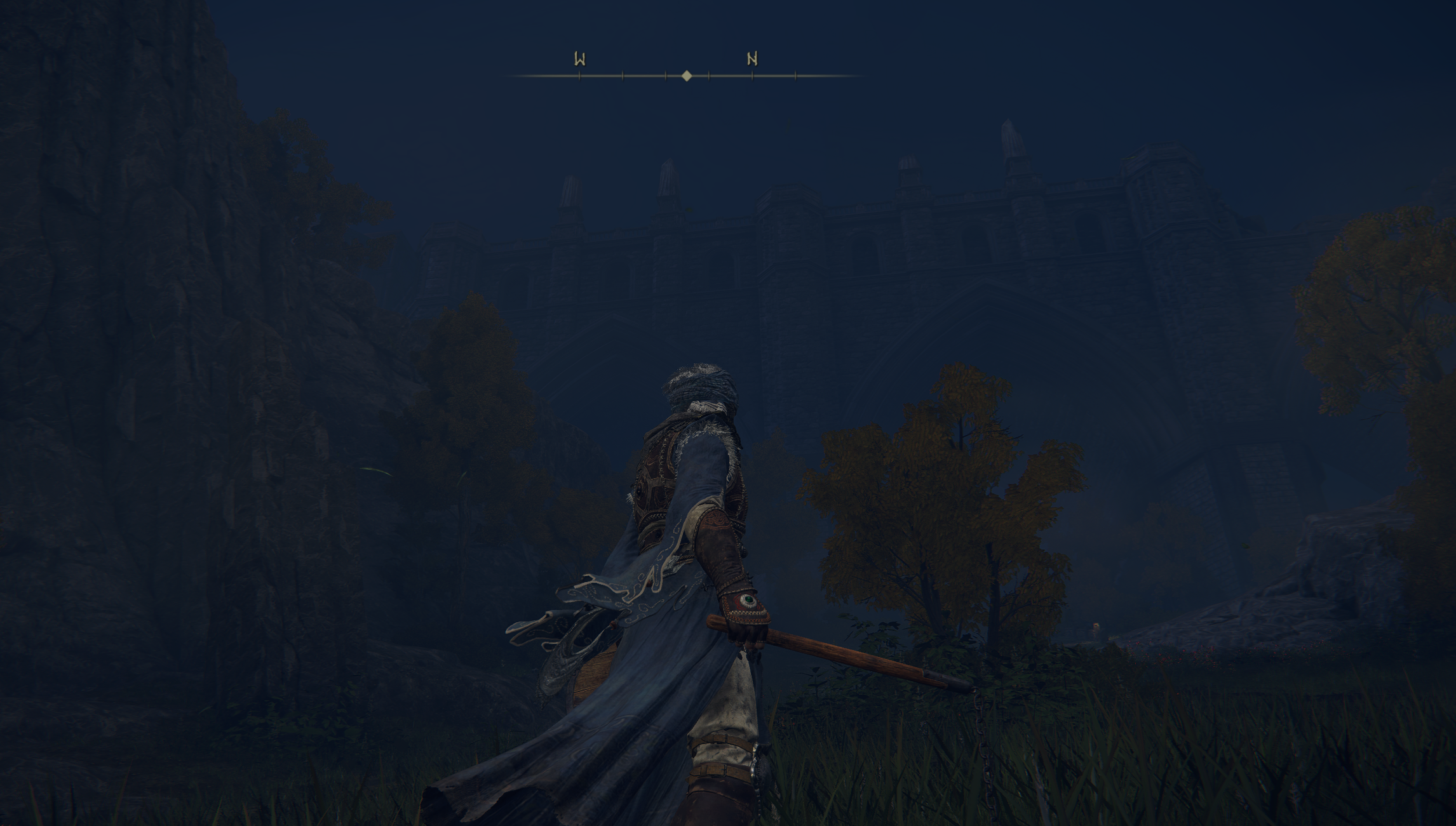Click the tick mark beneath the W rune

tap(579, 76)
